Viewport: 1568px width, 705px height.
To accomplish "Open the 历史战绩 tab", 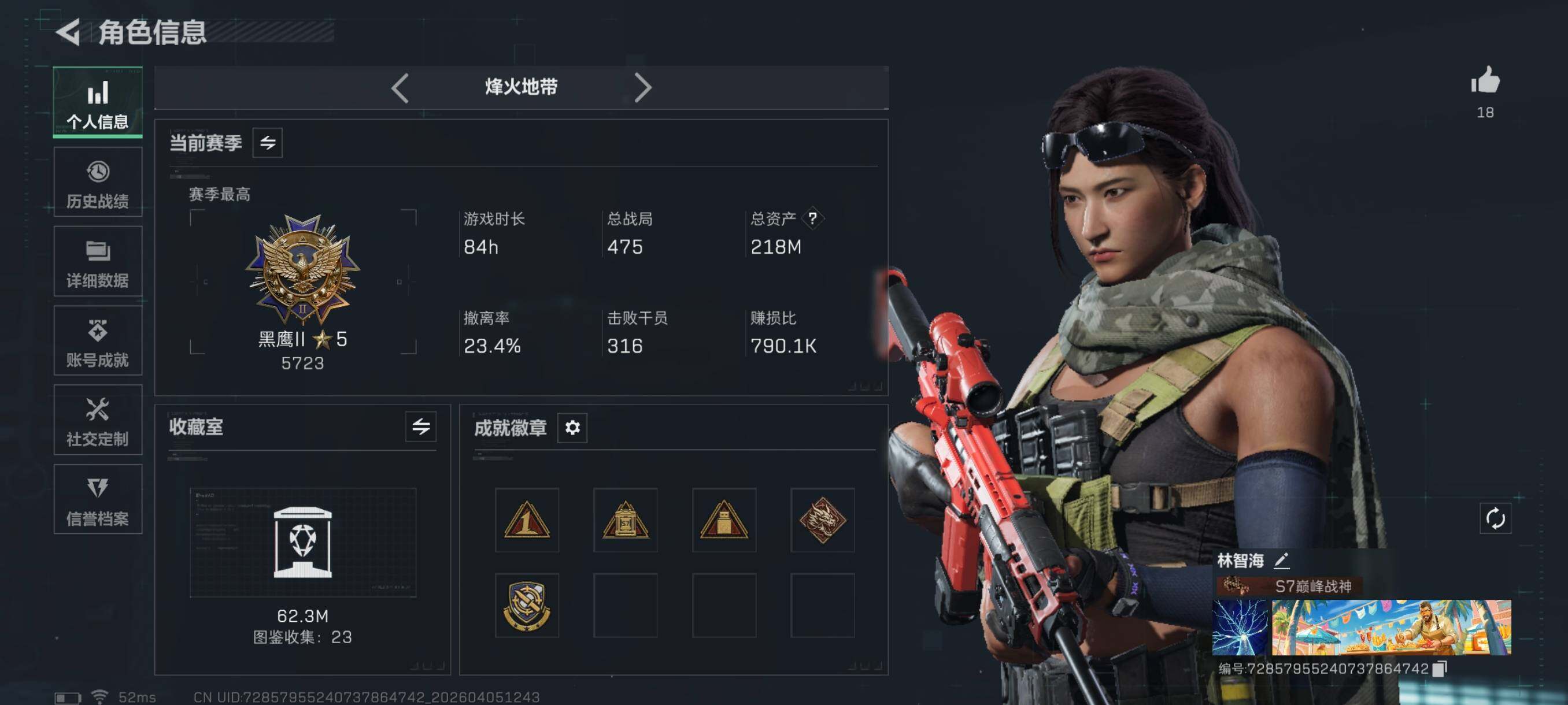I will tap(97, 182).
